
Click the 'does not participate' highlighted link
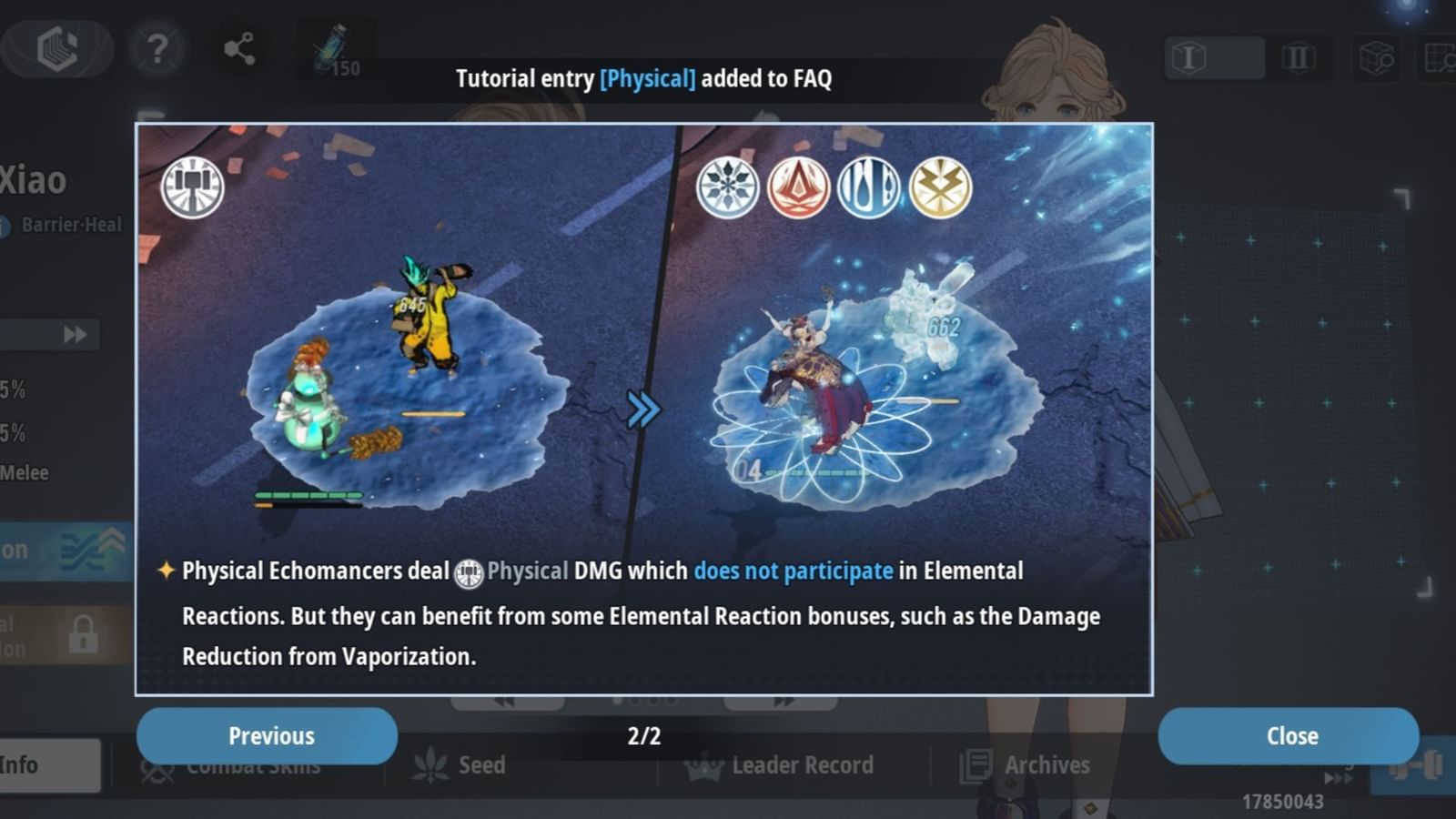(x=794, y=571)
